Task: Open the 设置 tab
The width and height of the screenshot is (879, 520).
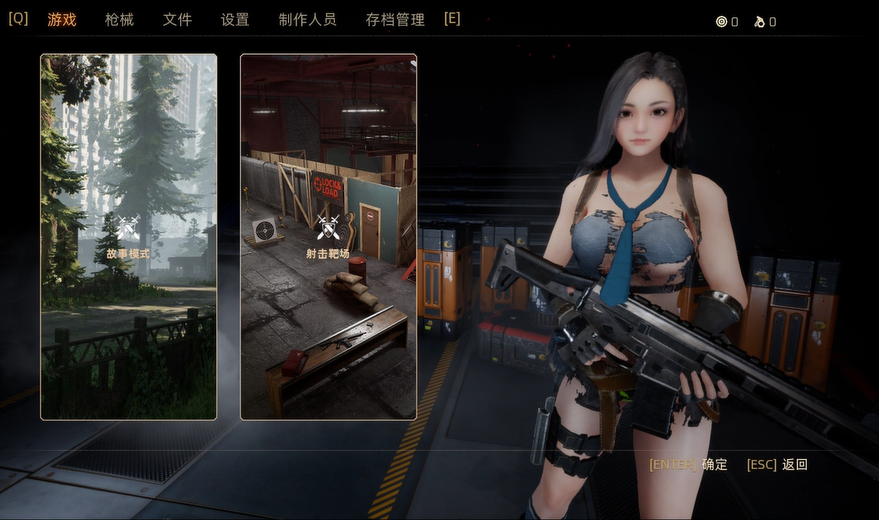Action: tap(235, 20)
